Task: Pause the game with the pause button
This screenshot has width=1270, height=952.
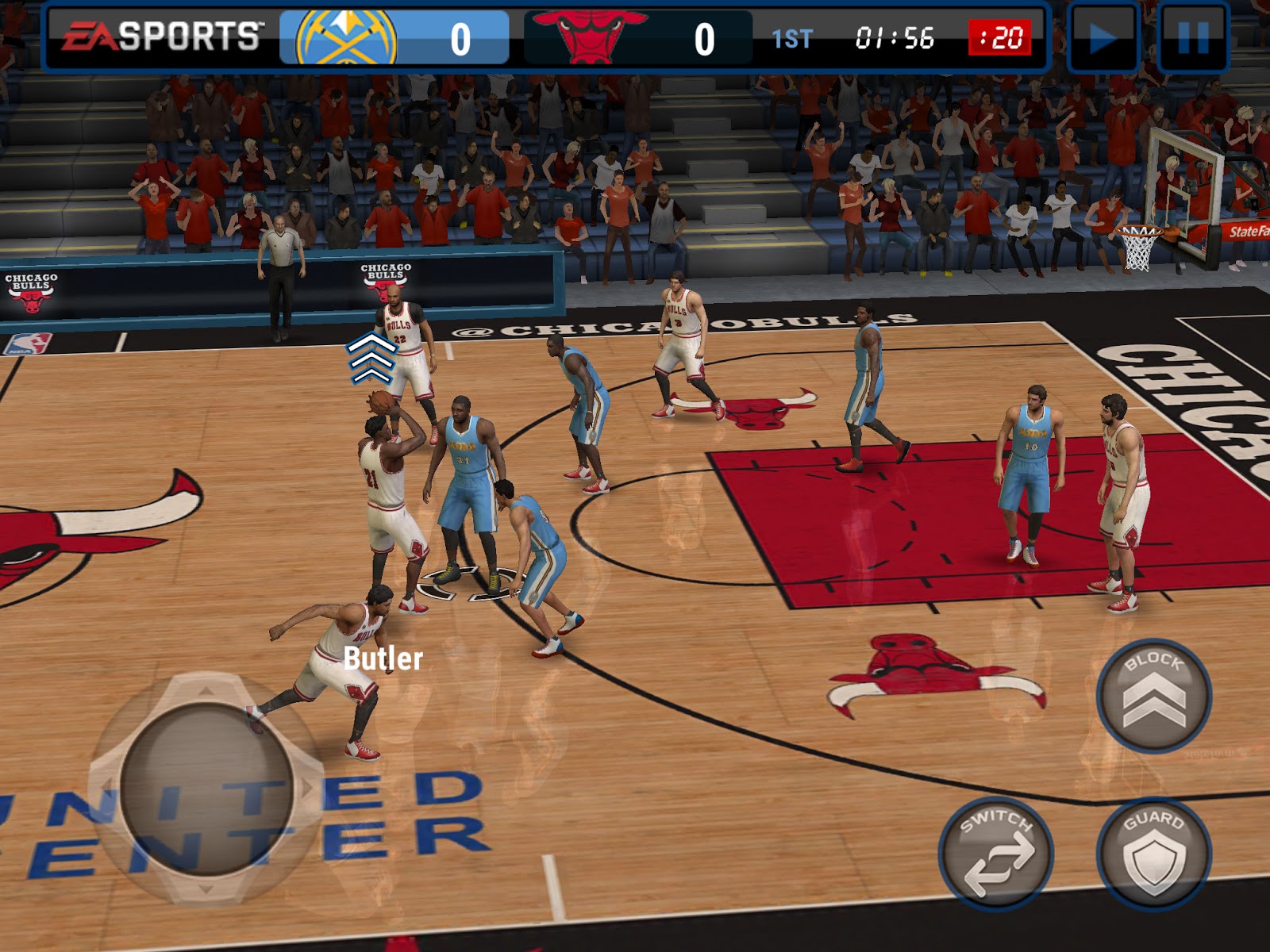Action: pyautogui.click(x=1193, y=38)
